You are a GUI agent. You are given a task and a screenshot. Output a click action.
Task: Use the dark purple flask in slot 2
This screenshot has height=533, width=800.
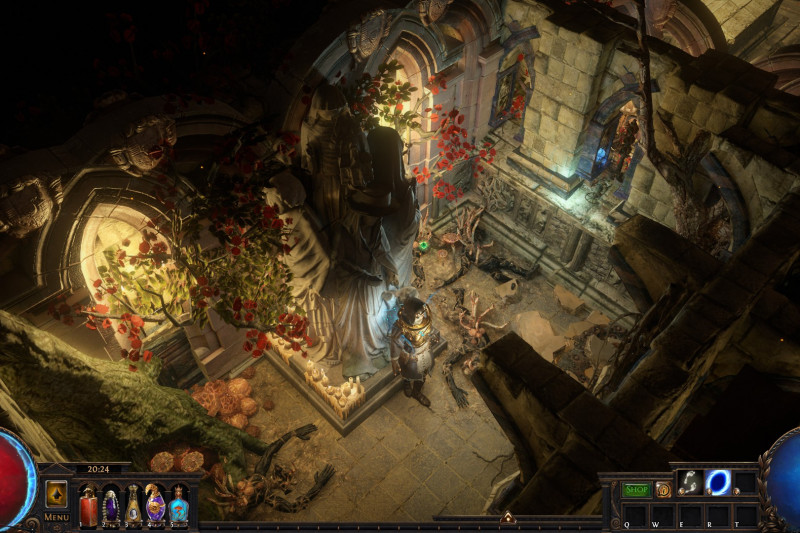tap(110, 504)
